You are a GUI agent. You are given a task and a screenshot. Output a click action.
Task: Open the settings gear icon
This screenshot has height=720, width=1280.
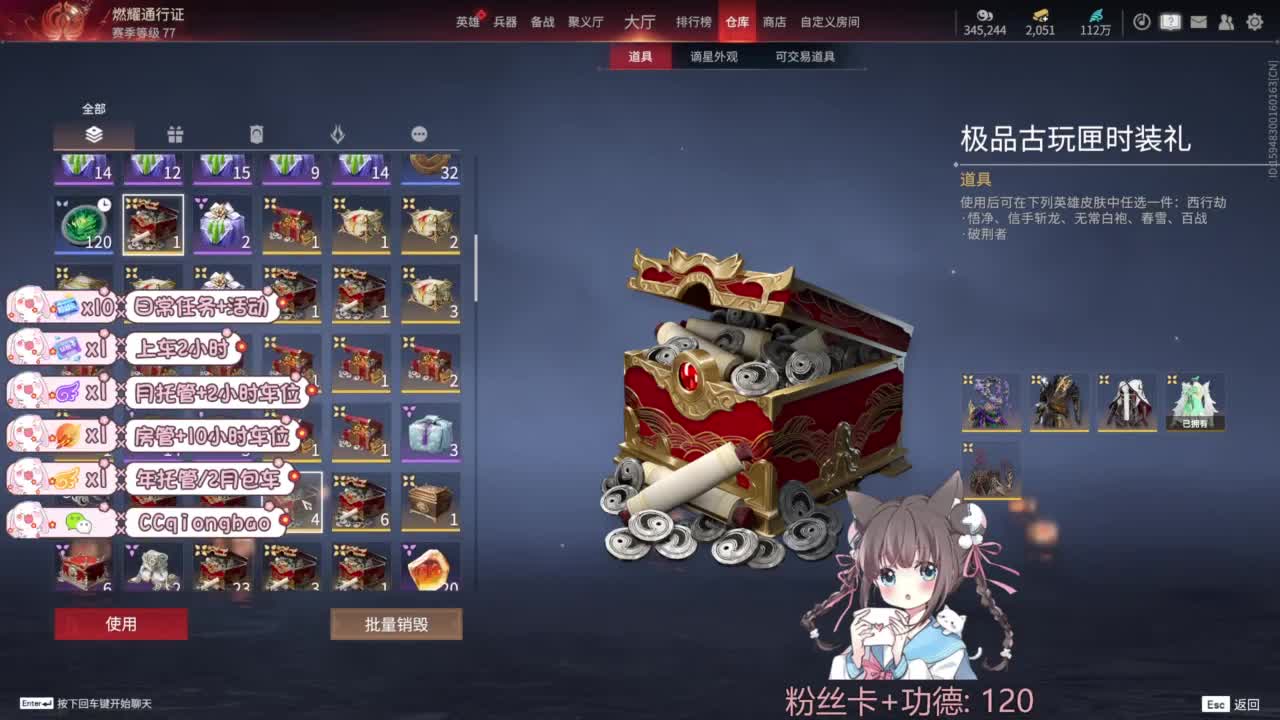click(1256, 21)
